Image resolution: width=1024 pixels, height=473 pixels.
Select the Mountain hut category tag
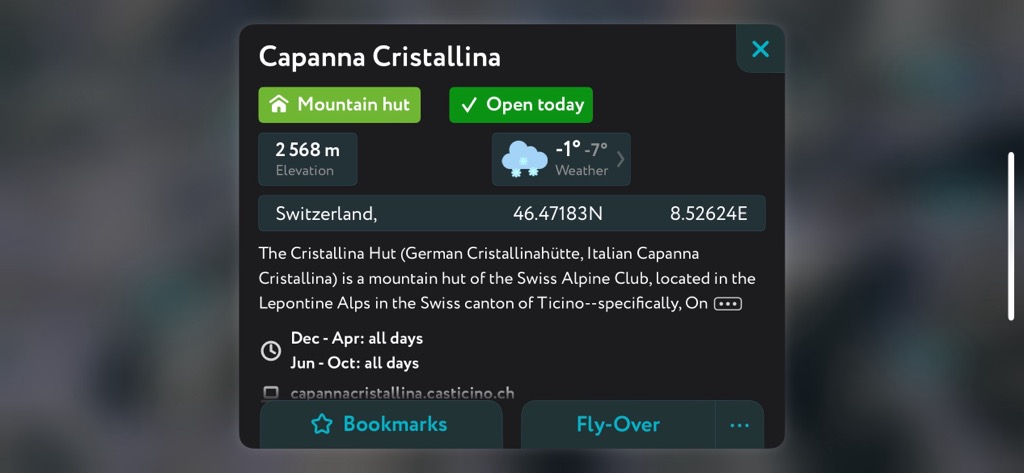(x=339, y=105)
